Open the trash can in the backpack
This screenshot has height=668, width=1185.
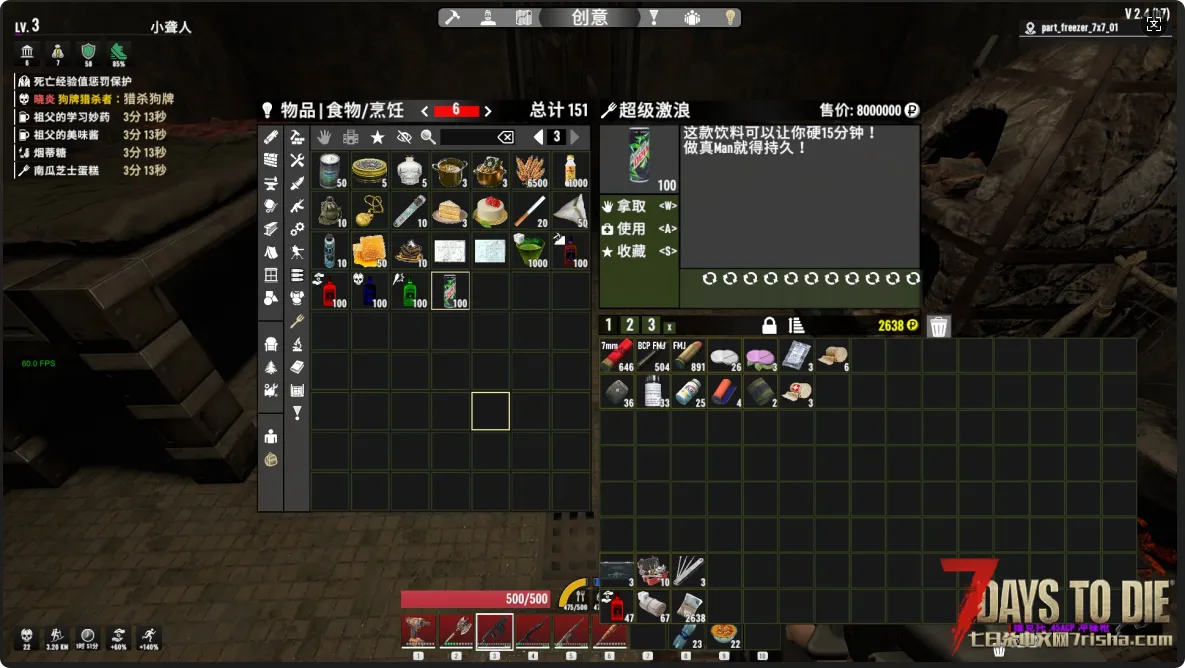point(938,326)
